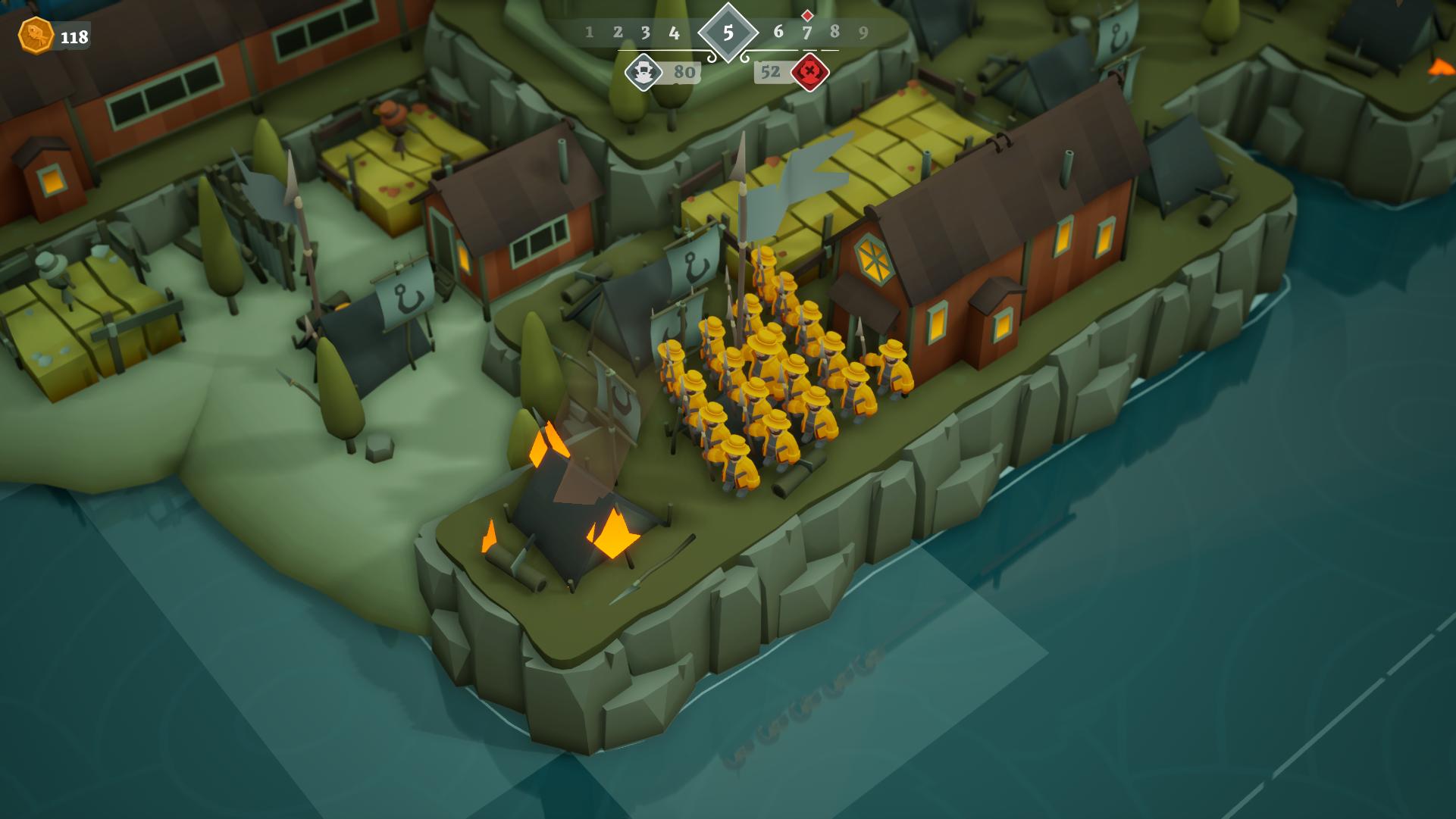Image resolution: width=1456 pixels, height=819 pixels.
Task: Choose step 4 on the timeline
Action: (x=674, y=33)
